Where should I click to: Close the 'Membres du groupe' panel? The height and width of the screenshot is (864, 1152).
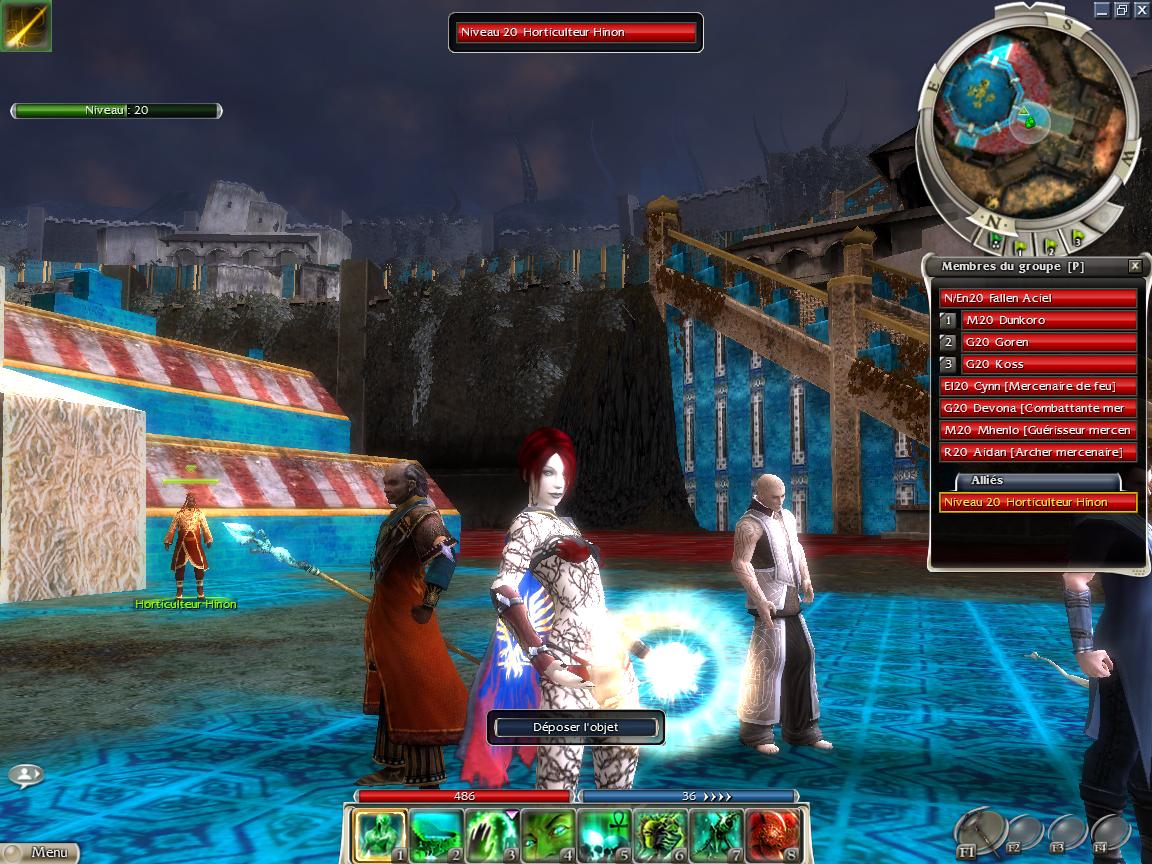(1134, 266)
